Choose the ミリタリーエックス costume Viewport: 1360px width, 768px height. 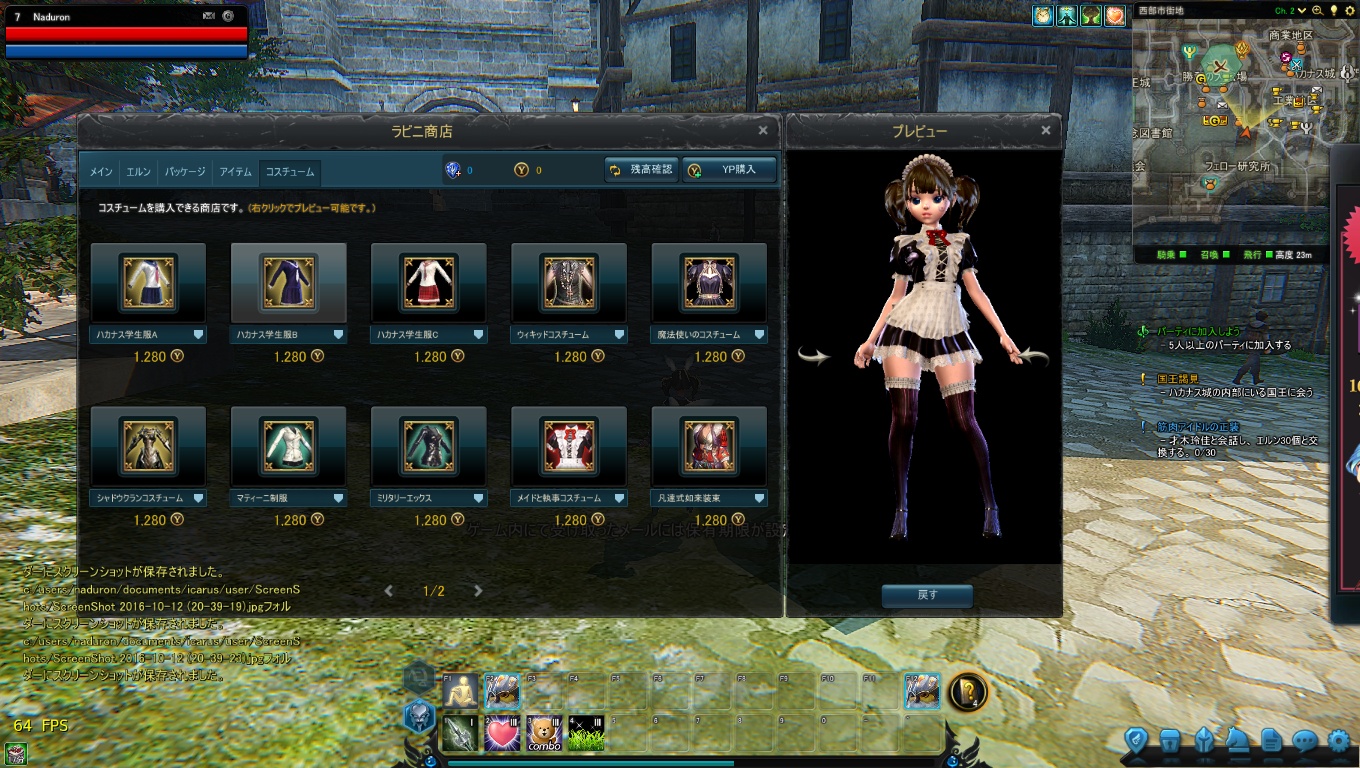(x=428, y=446)
